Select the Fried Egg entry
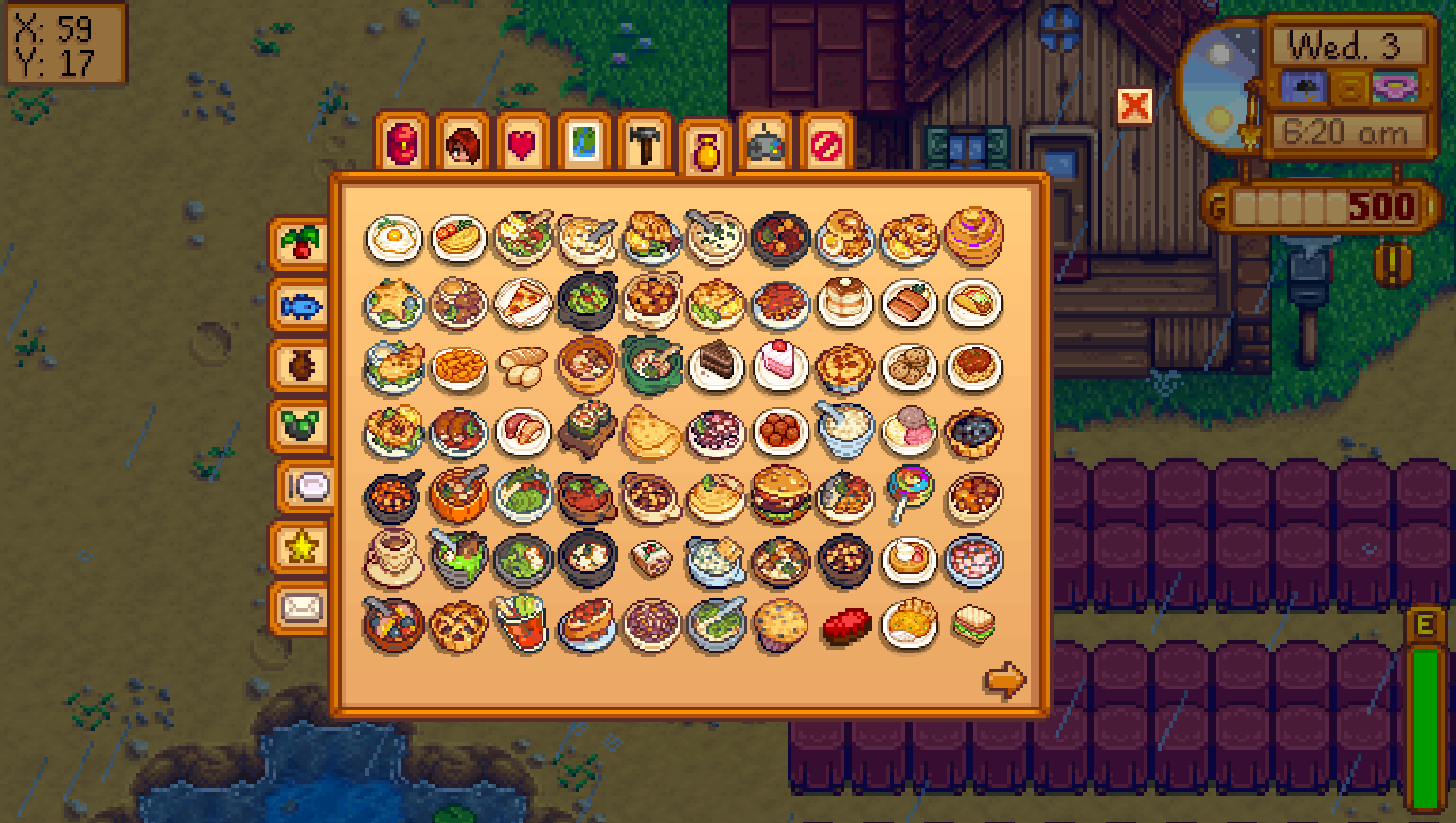 (x=395, y=240)
